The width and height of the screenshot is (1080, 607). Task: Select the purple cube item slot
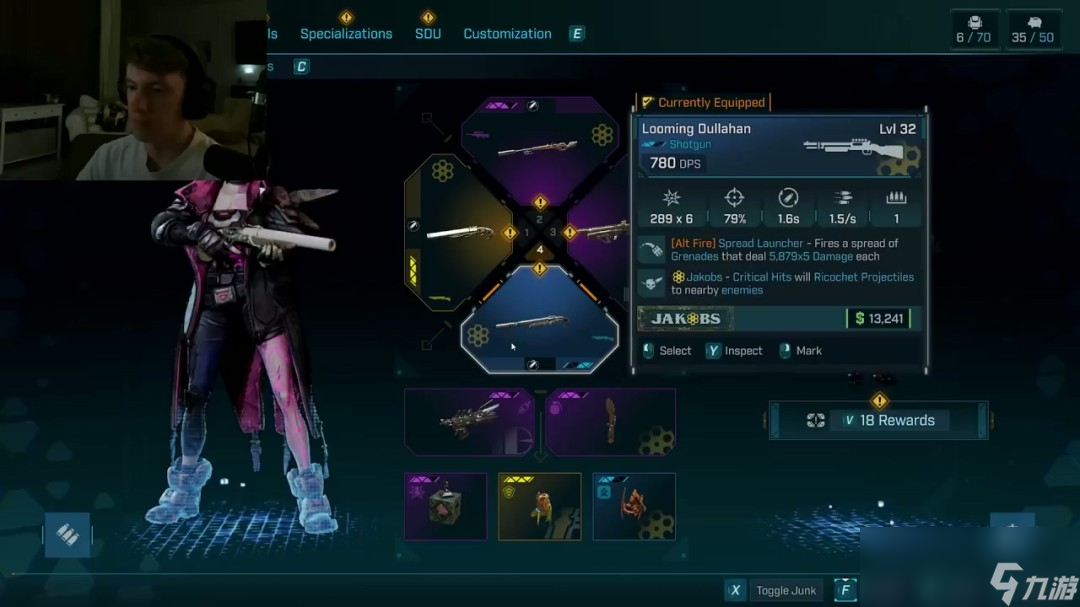tap(445, 506)
